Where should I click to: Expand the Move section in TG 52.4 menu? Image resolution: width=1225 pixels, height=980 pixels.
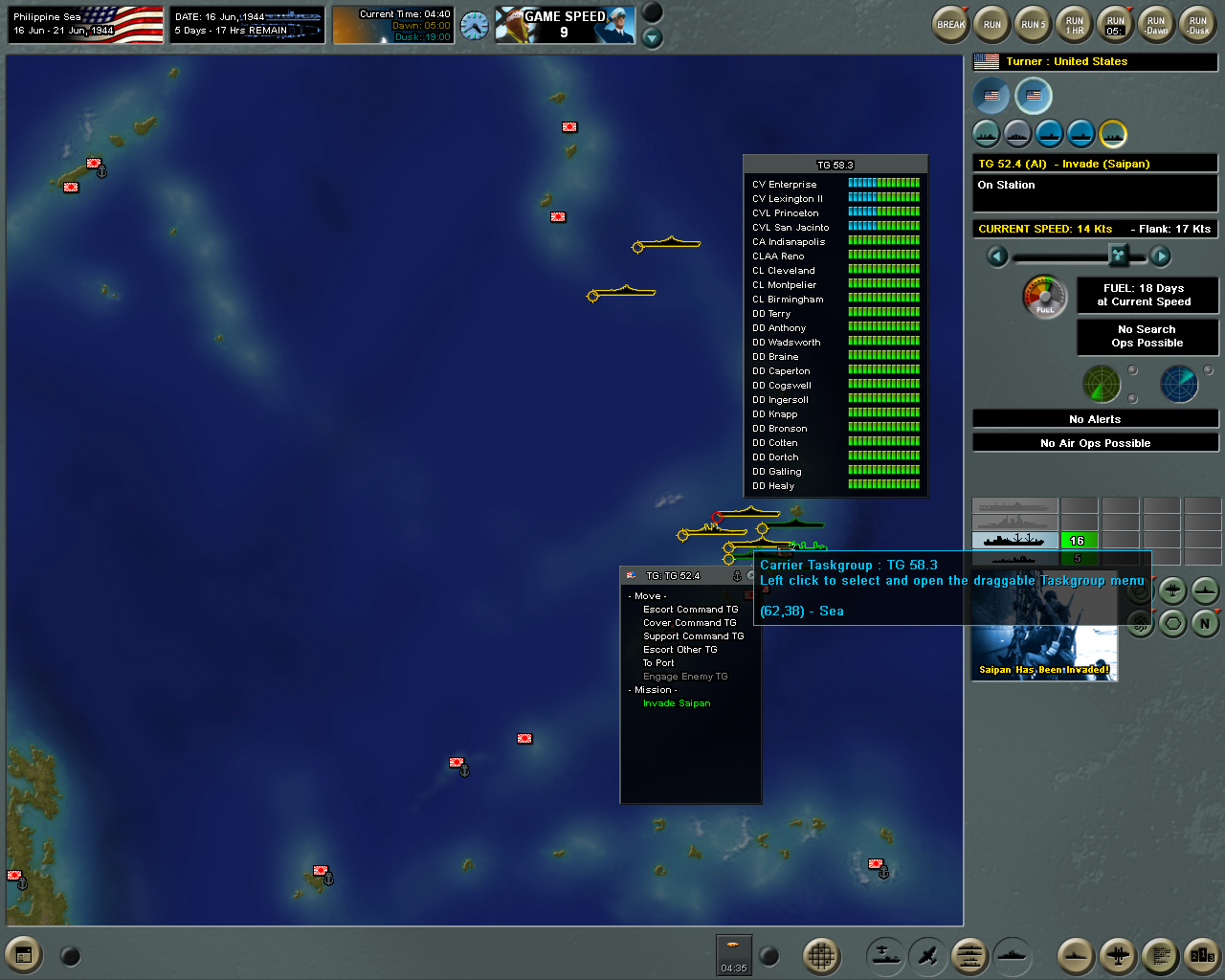point(649,595)
